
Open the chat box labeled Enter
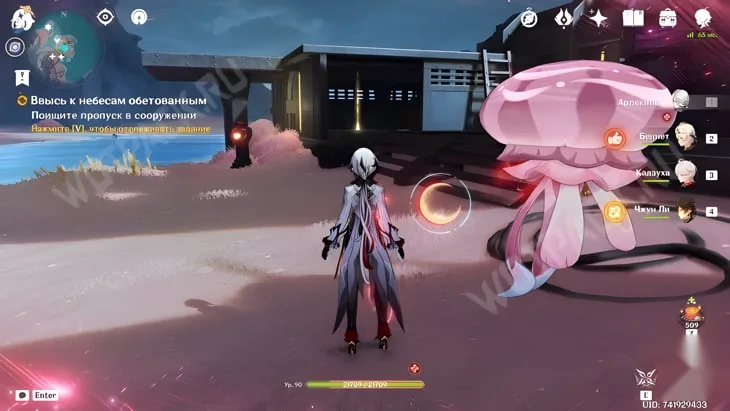36,395
